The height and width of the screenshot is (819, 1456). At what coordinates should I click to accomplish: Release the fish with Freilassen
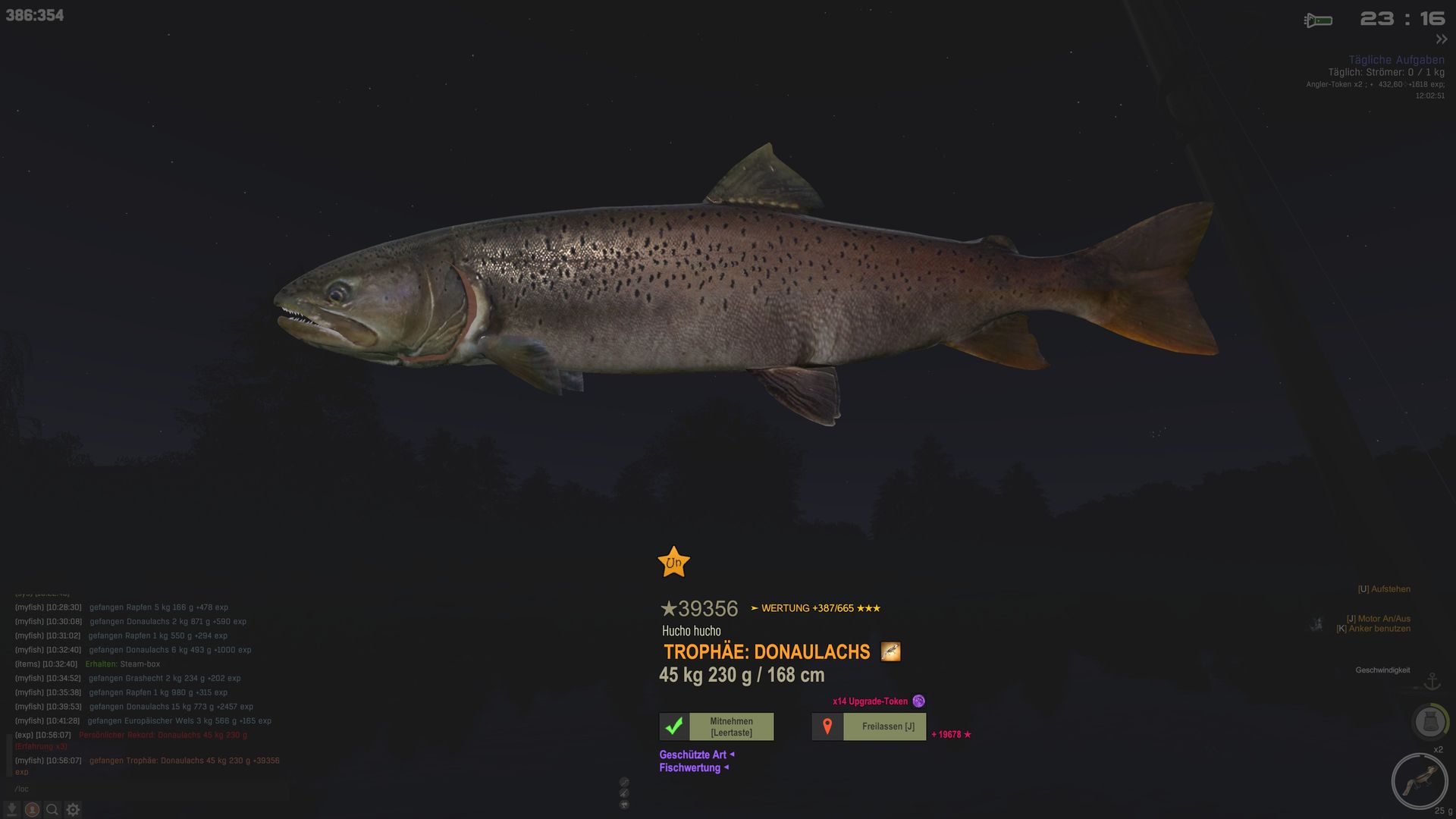click(869, 726)
